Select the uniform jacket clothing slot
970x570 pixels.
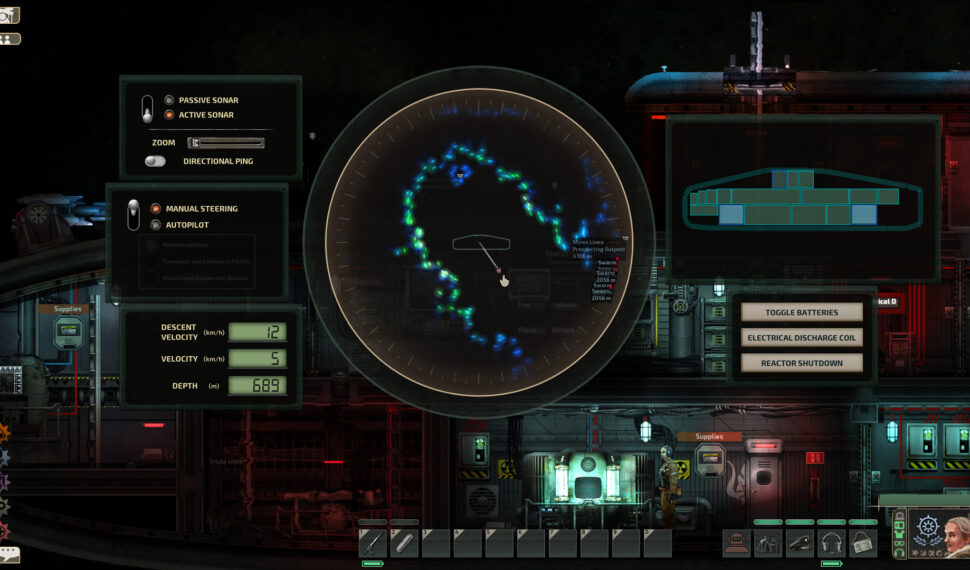[x=768, y=543]
